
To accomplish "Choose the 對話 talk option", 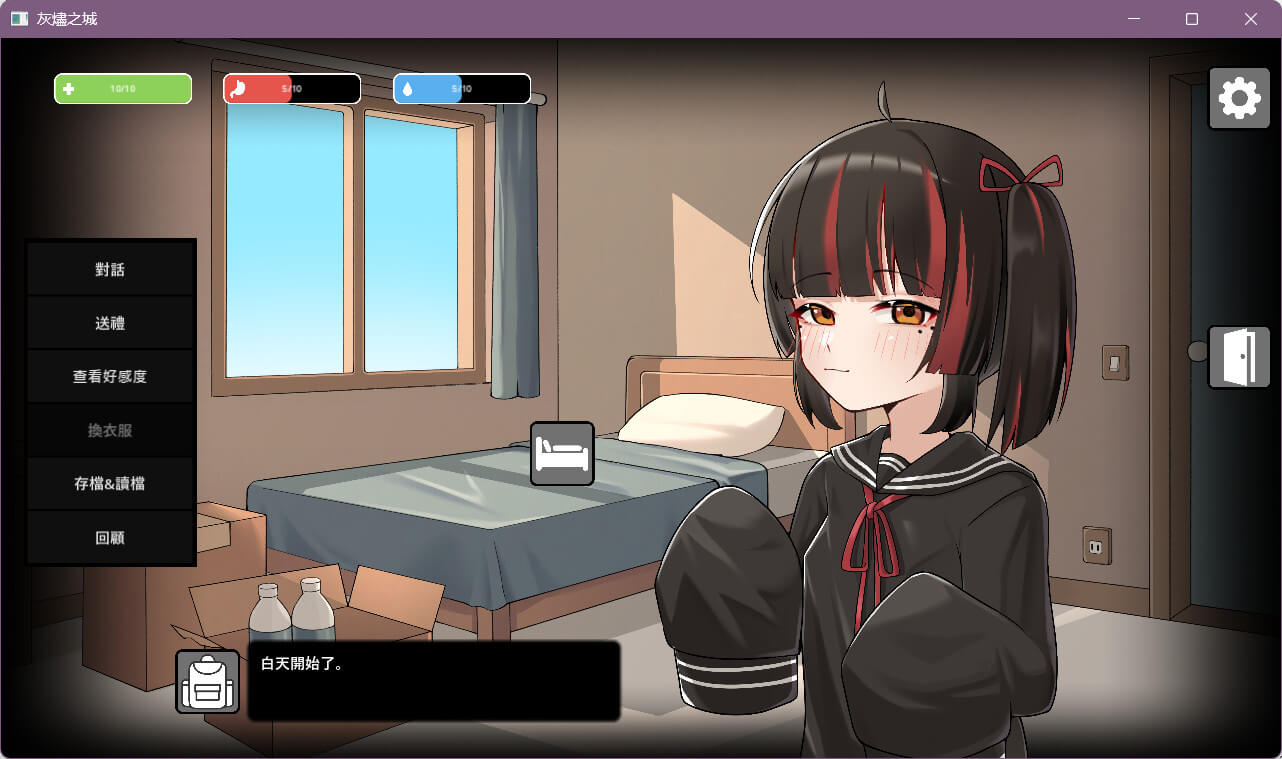I will [110, 270].
